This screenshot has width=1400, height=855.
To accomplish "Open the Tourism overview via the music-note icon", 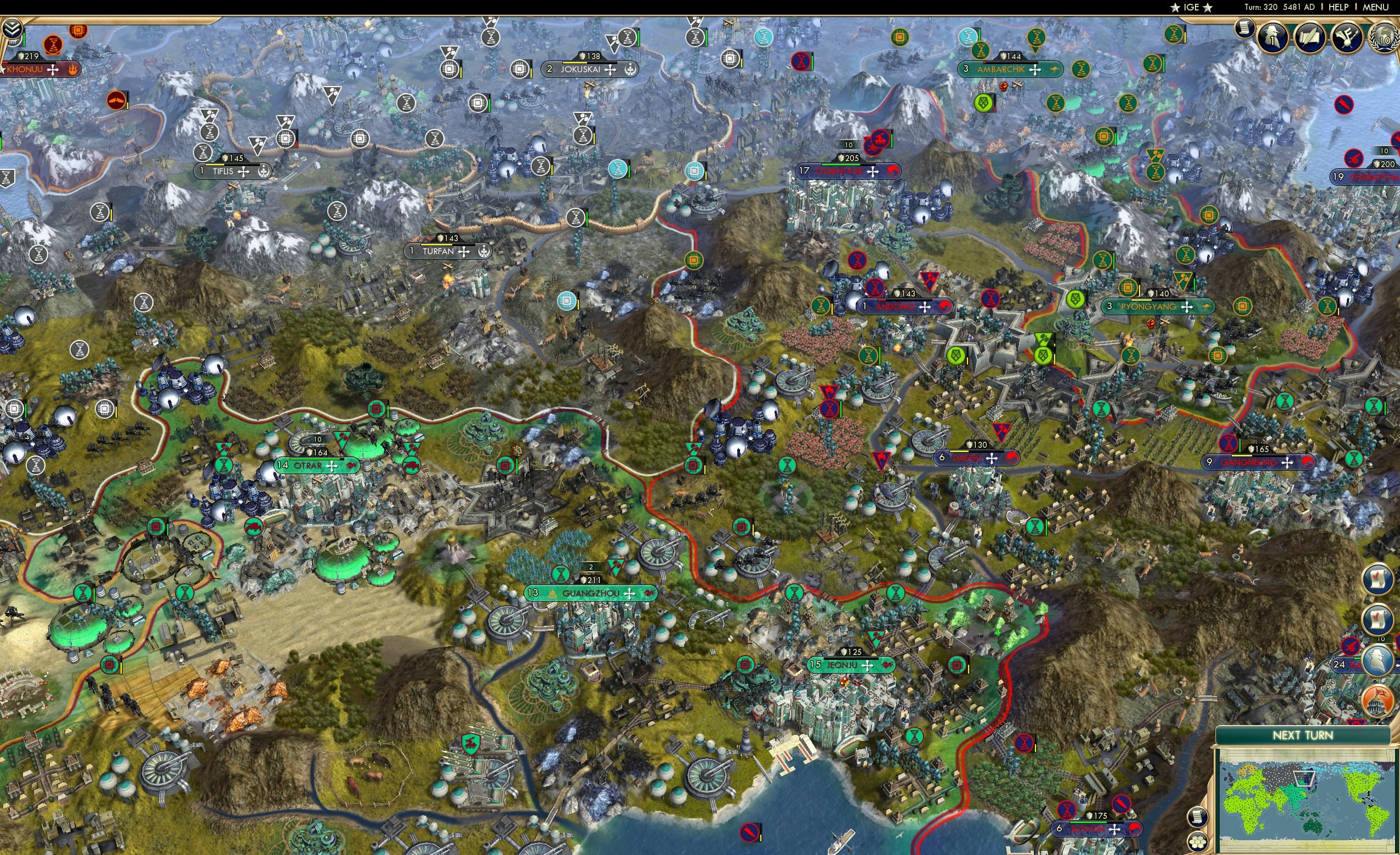I will 1347,38.
